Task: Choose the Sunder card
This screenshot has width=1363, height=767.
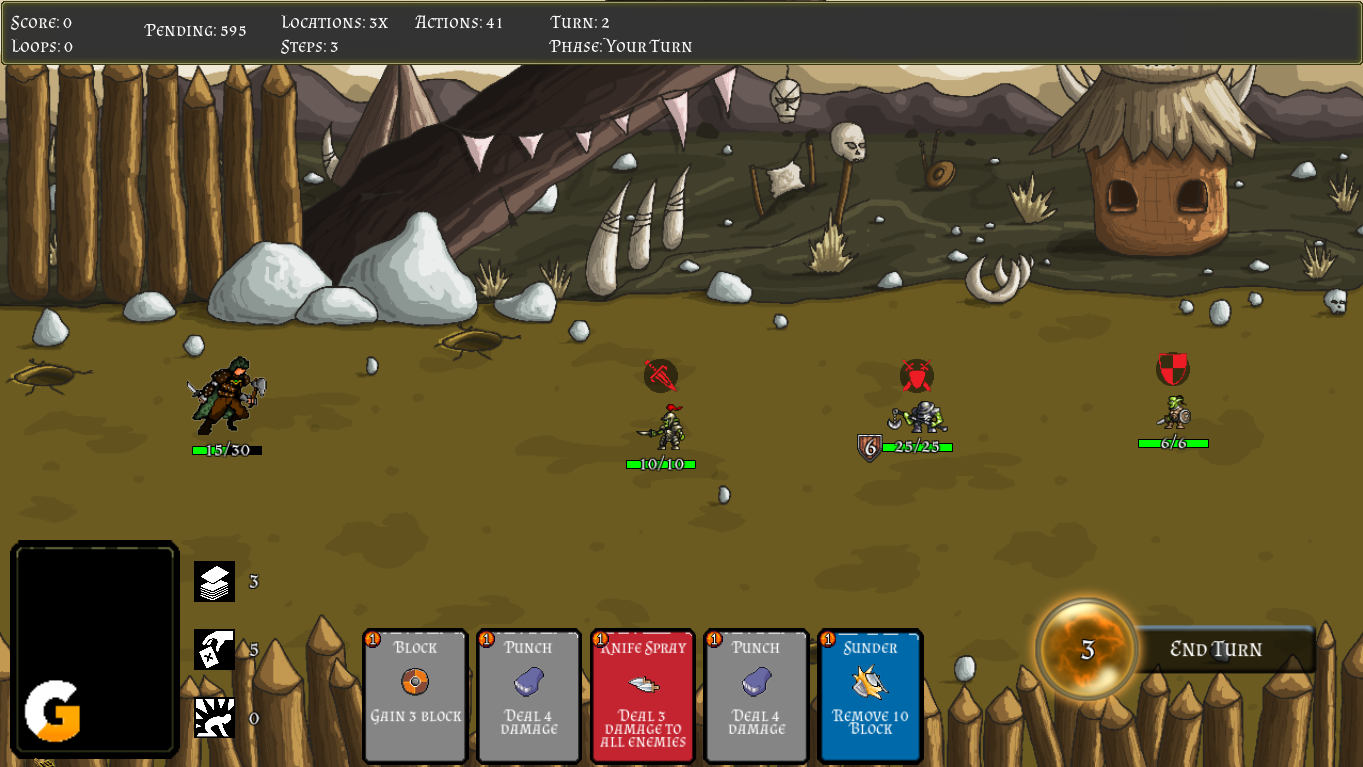Action: pos(870,695)
